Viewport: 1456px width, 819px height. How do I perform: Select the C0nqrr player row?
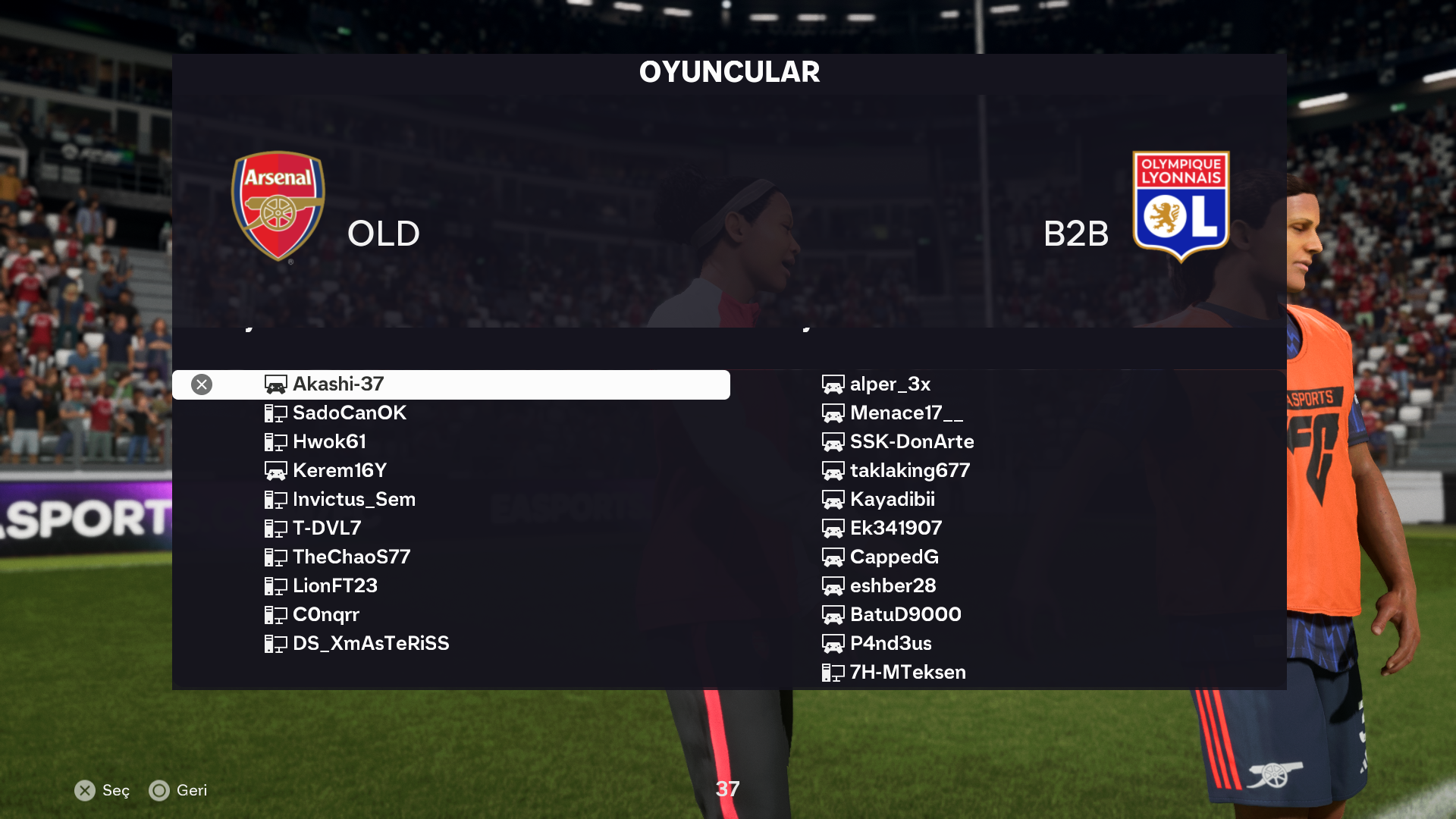tap(325, 615)
